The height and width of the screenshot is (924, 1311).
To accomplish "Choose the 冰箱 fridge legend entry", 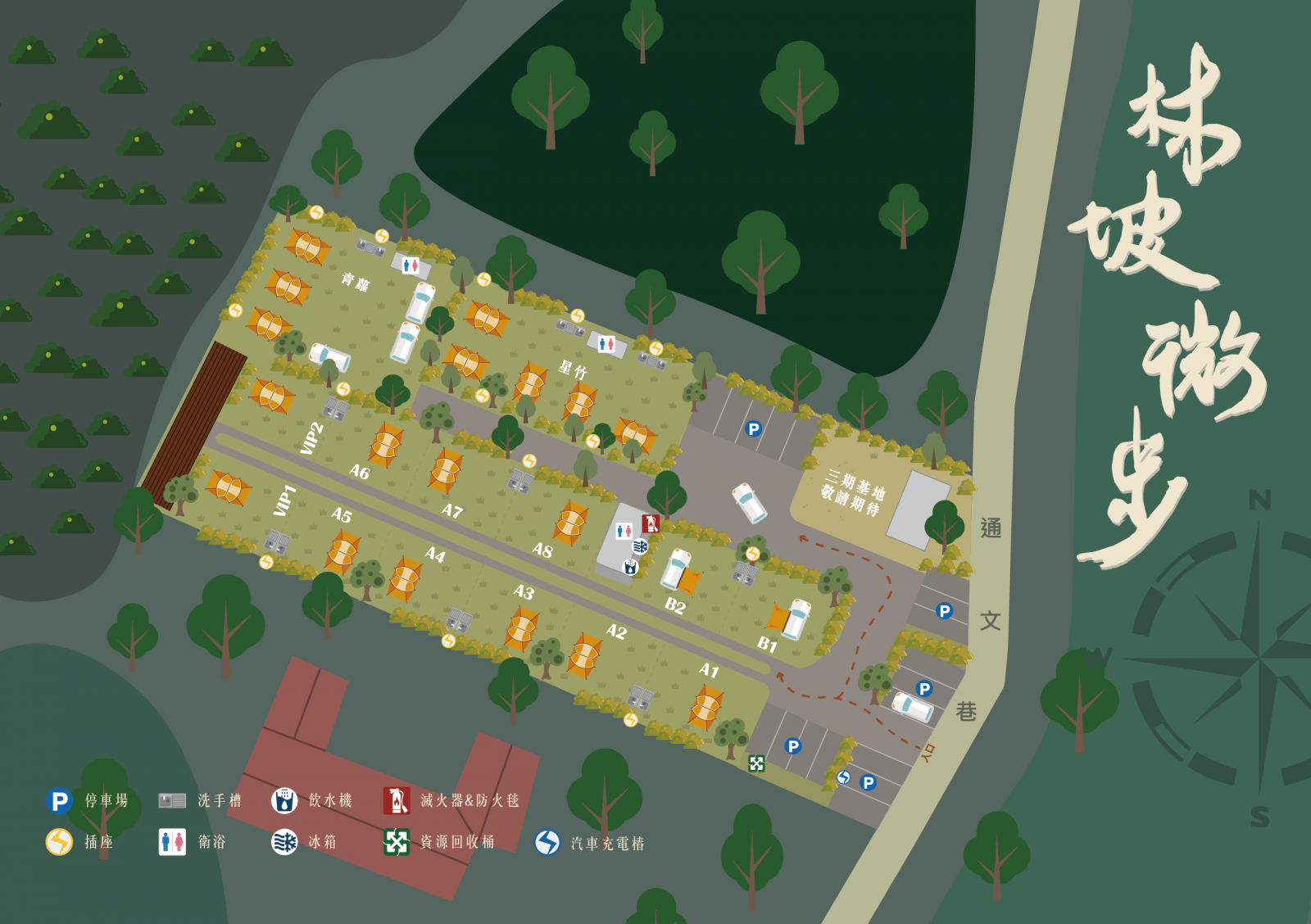I will pos(304,841).
